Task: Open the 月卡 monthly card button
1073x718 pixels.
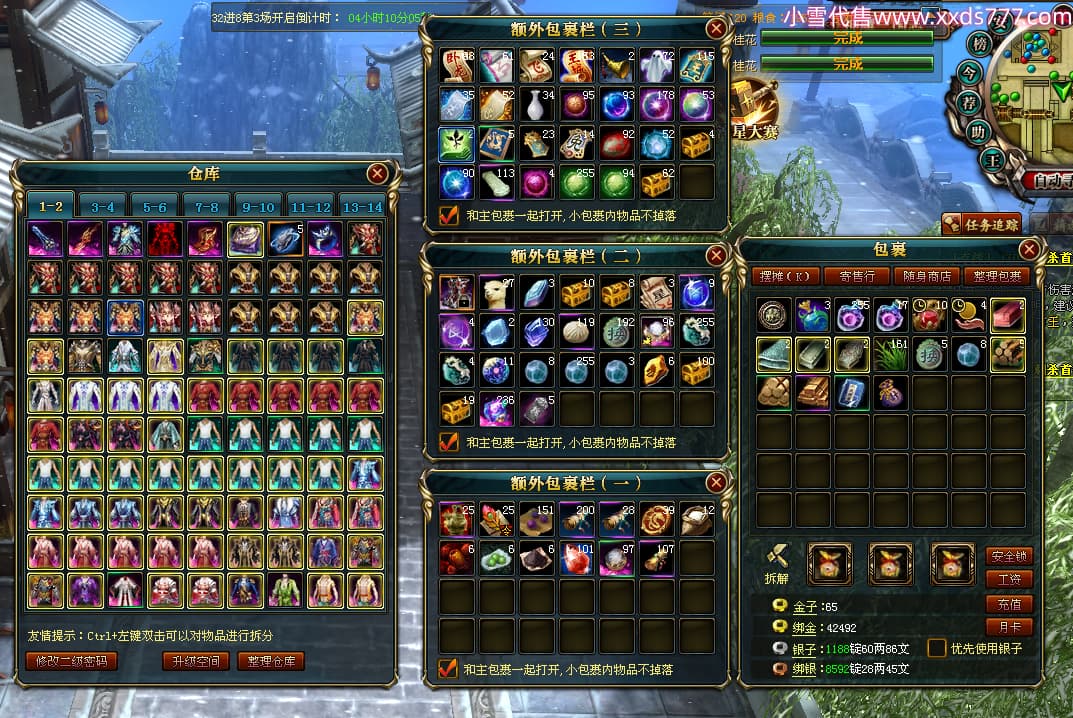Action: tap(1008, 628)
